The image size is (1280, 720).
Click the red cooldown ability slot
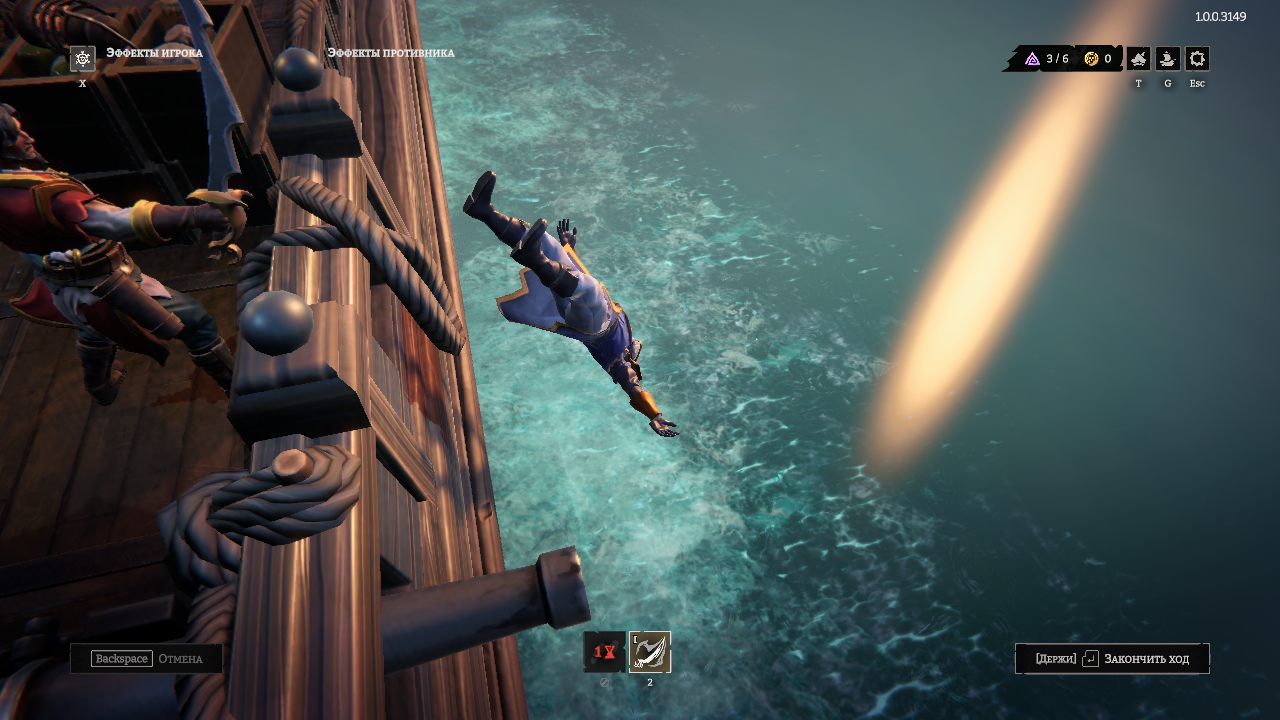click(x=604, y=652)
